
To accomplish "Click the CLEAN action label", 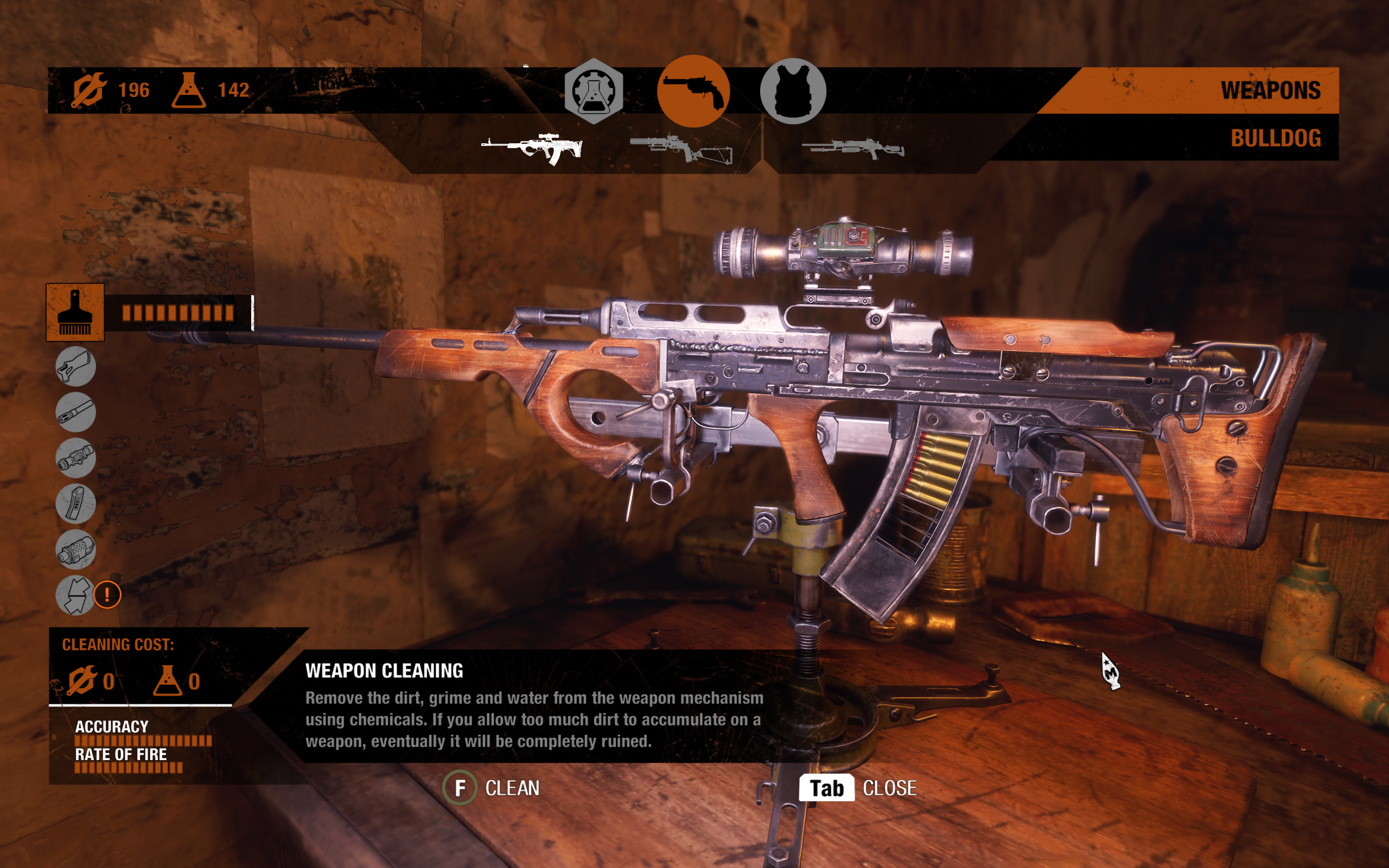I will [512, 788].
